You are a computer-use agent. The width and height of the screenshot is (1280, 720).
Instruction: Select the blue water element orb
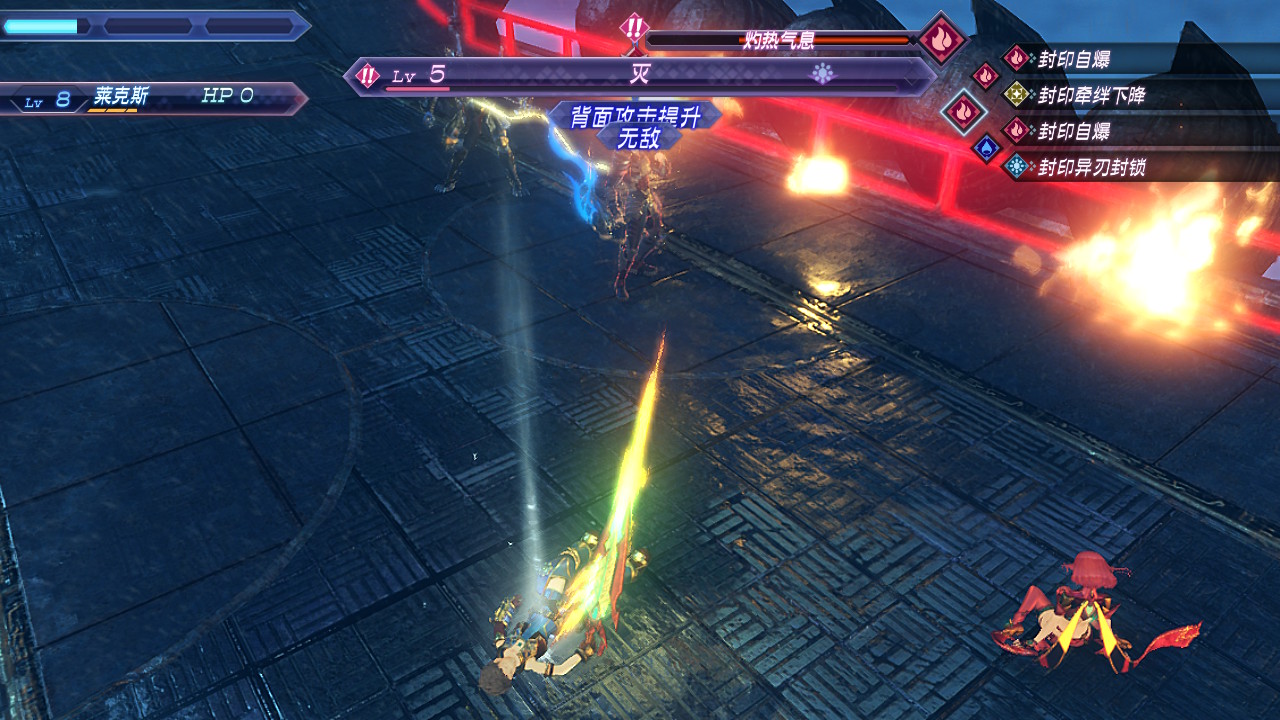[x=987, y=148]
